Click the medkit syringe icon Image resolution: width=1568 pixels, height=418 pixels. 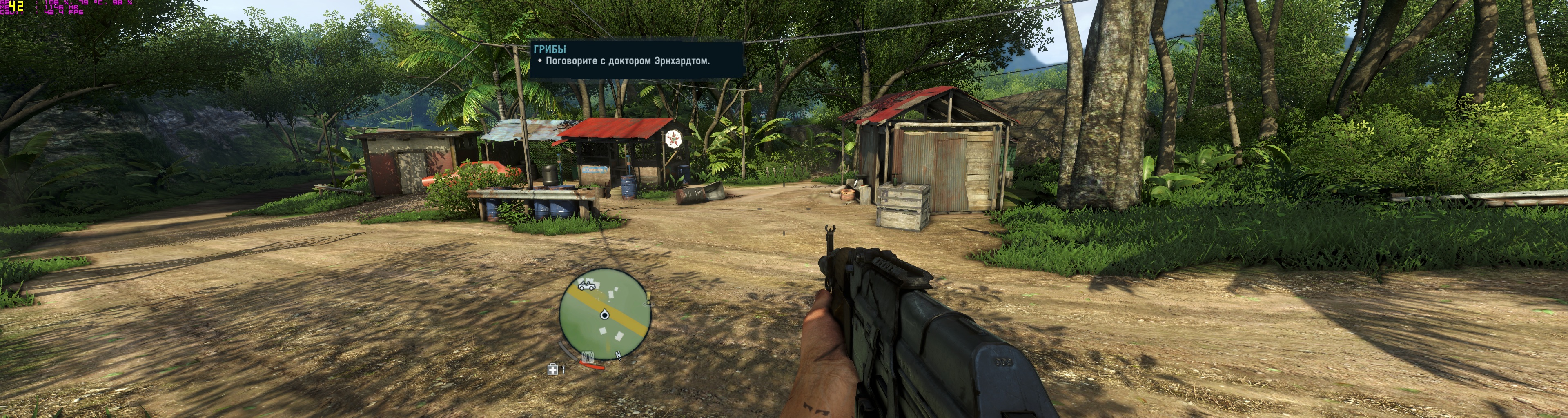coord(553,369)
